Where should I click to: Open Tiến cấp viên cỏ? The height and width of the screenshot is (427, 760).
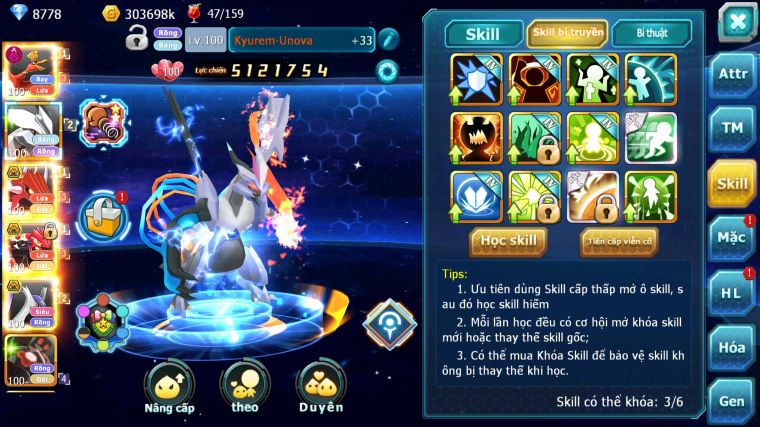coord(619,241)
